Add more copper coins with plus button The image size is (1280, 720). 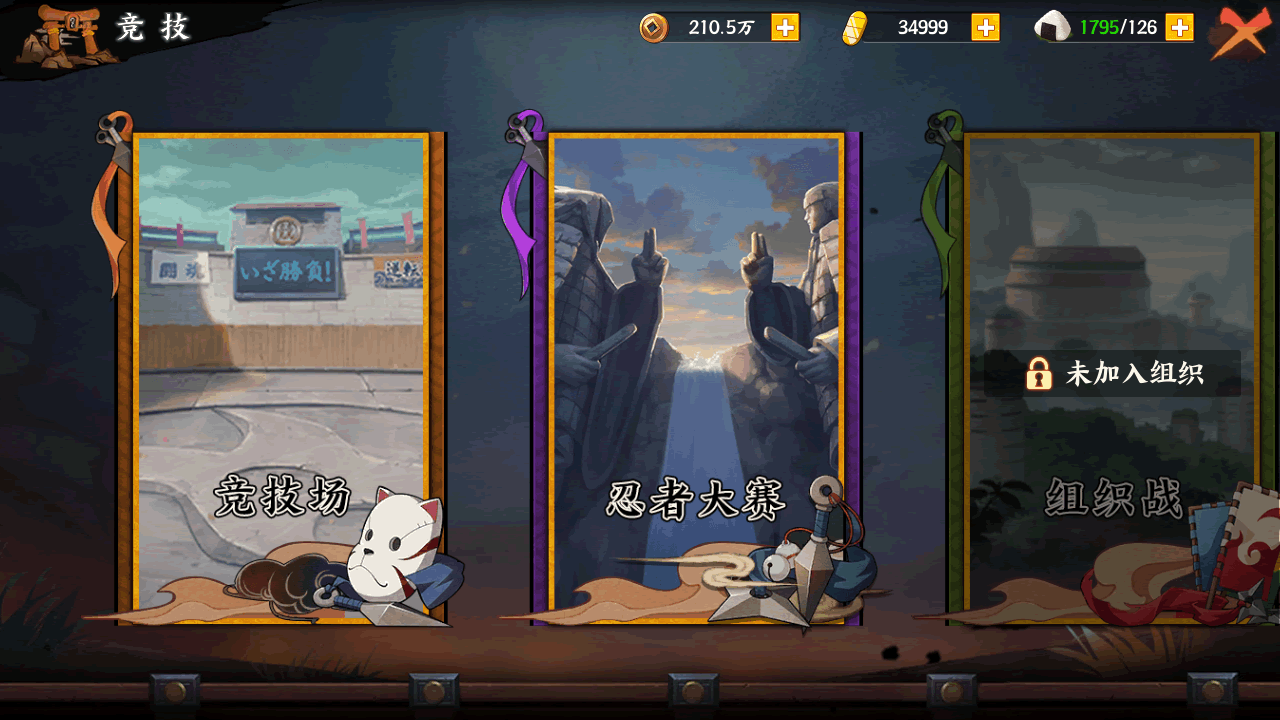click(785, 28)
